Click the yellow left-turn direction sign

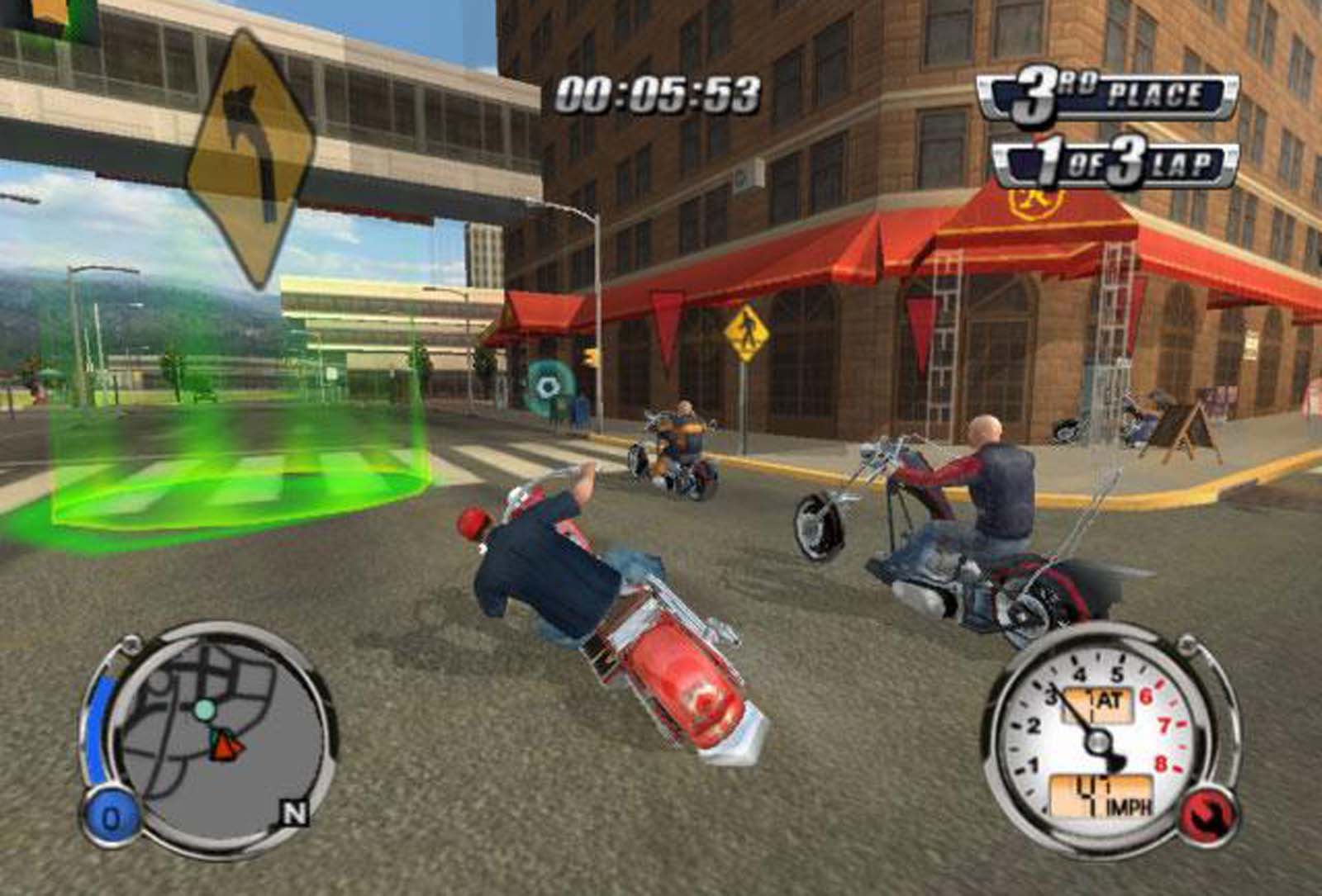pyautogui.click(x=250, y=157)
